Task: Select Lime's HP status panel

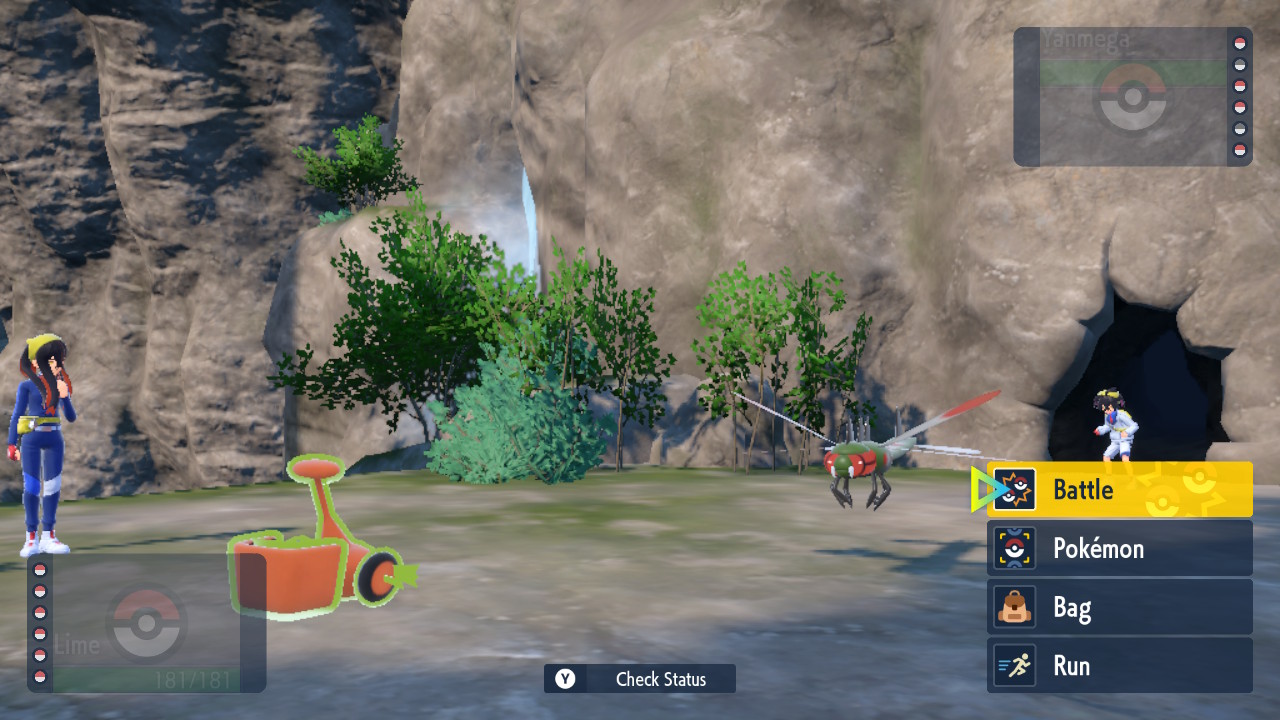Action: 147,624
